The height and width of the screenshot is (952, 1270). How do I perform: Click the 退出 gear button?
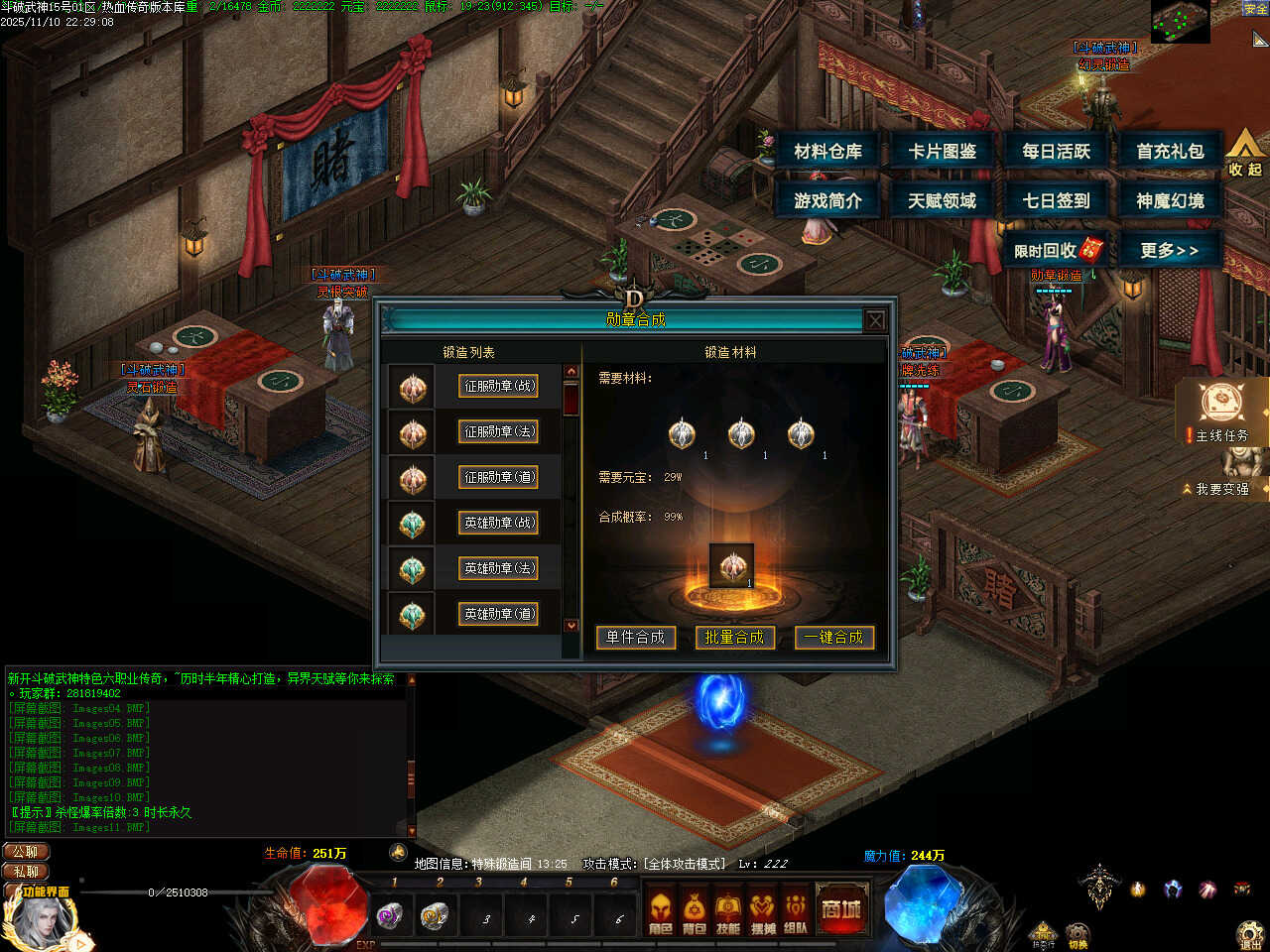(x=1251, y=934)
